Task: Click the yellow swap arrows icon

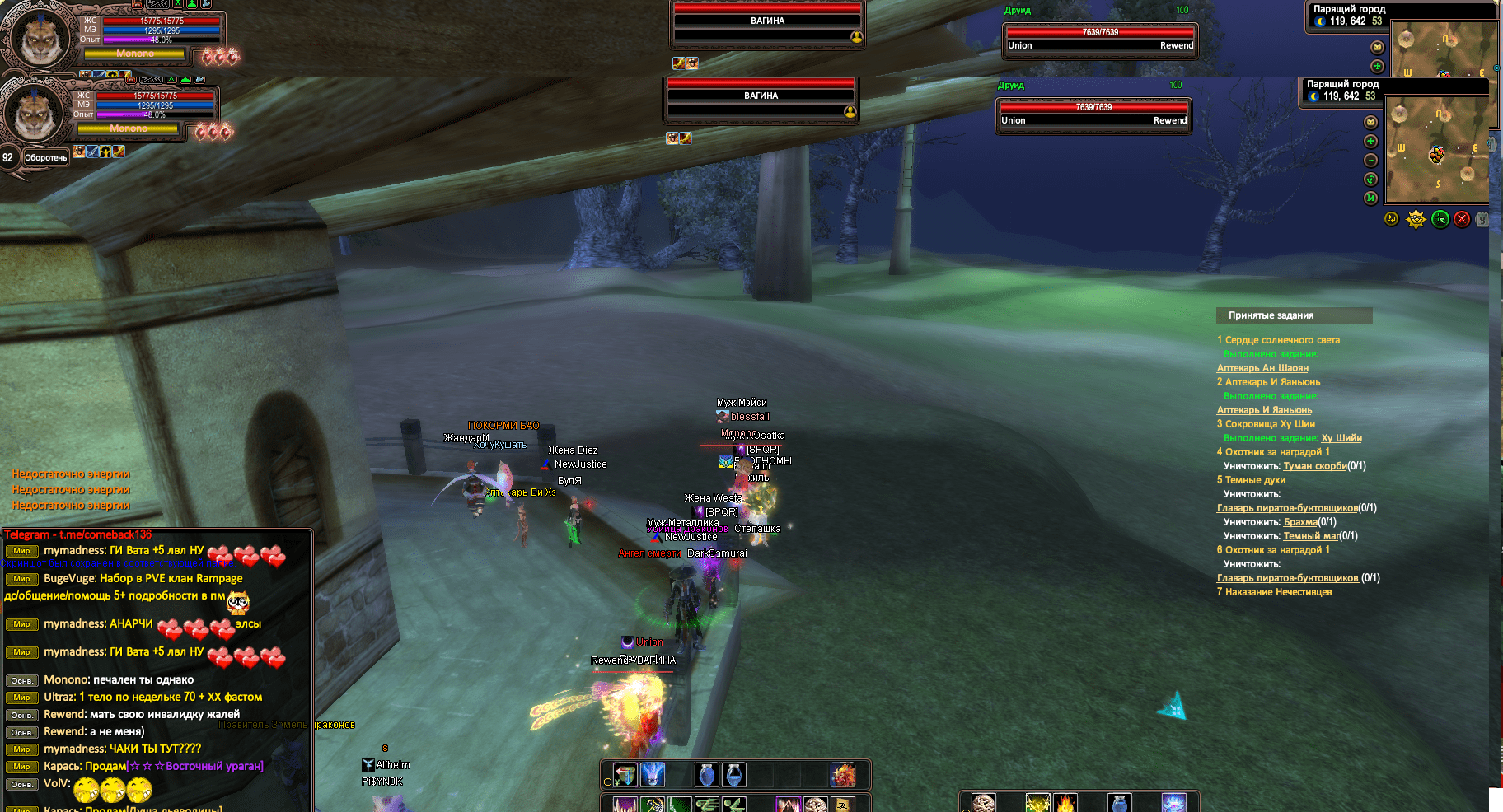Action: (1392, 219)
